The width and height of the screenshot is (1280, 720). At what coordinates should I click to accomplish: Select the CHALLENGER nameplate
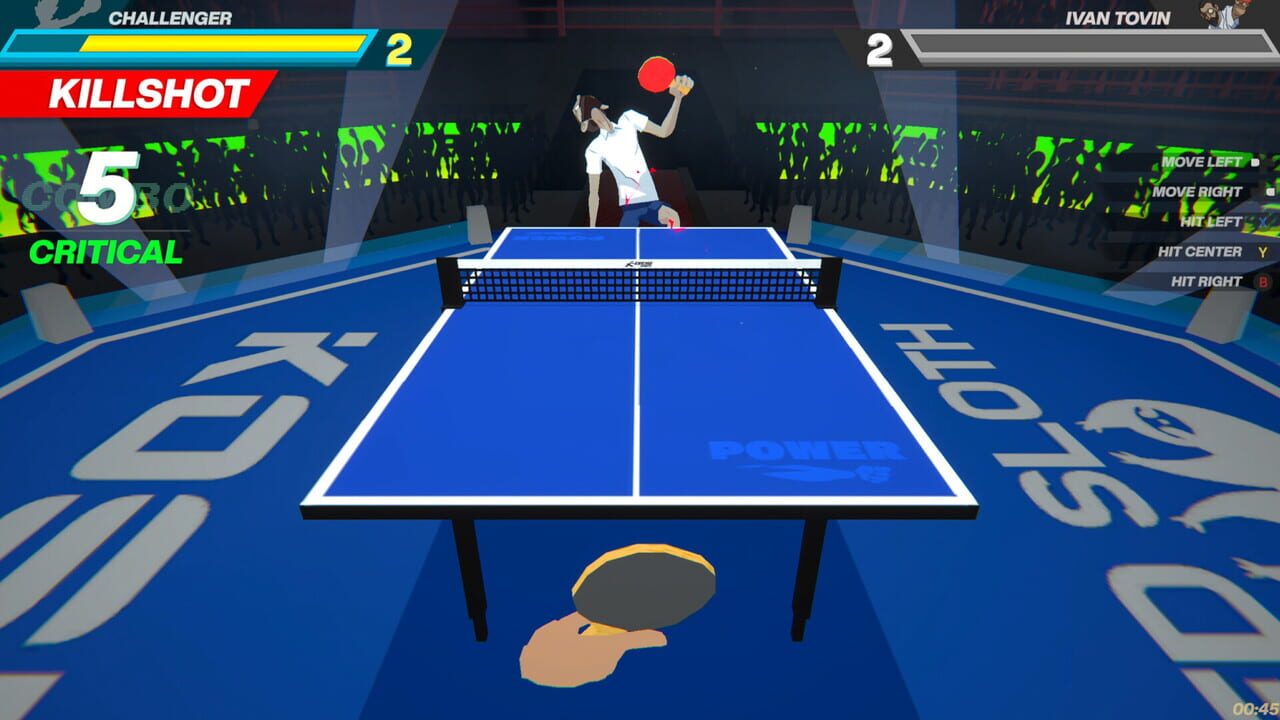pyautogui.click(x=170, y=16)
